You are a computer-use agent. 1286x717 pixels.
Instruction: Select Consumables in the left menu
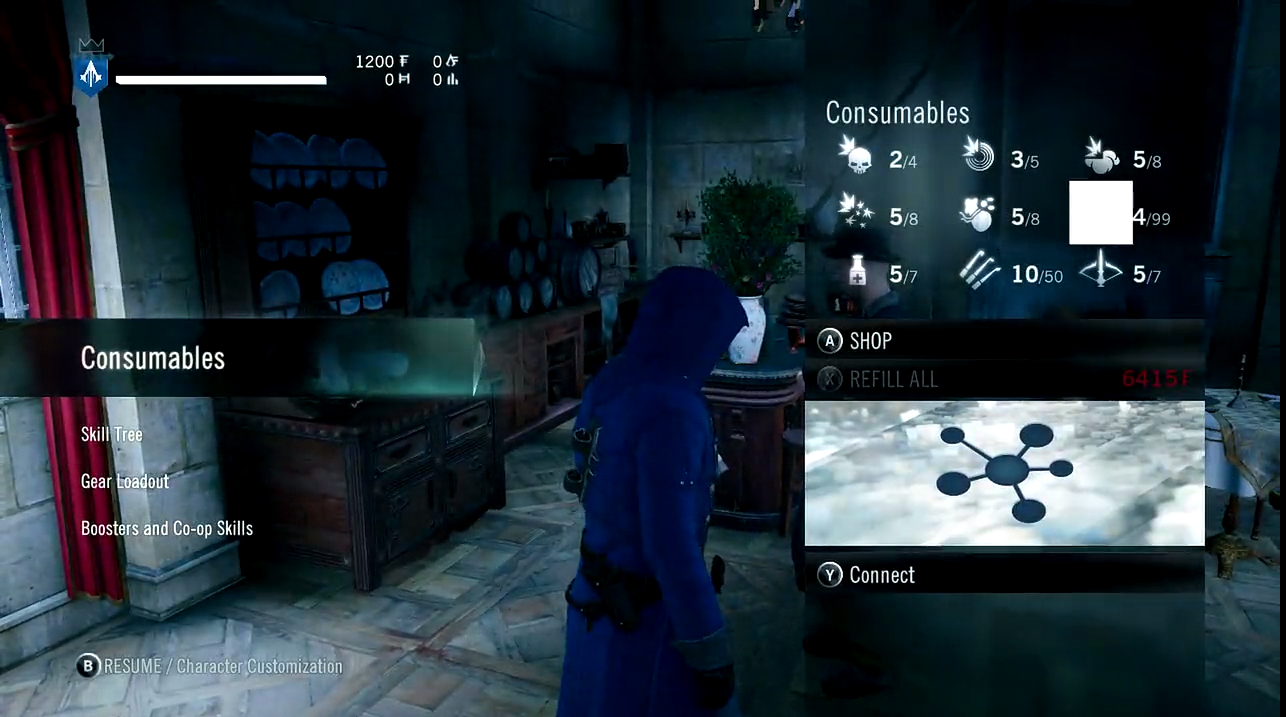click(x=153, y=358)
